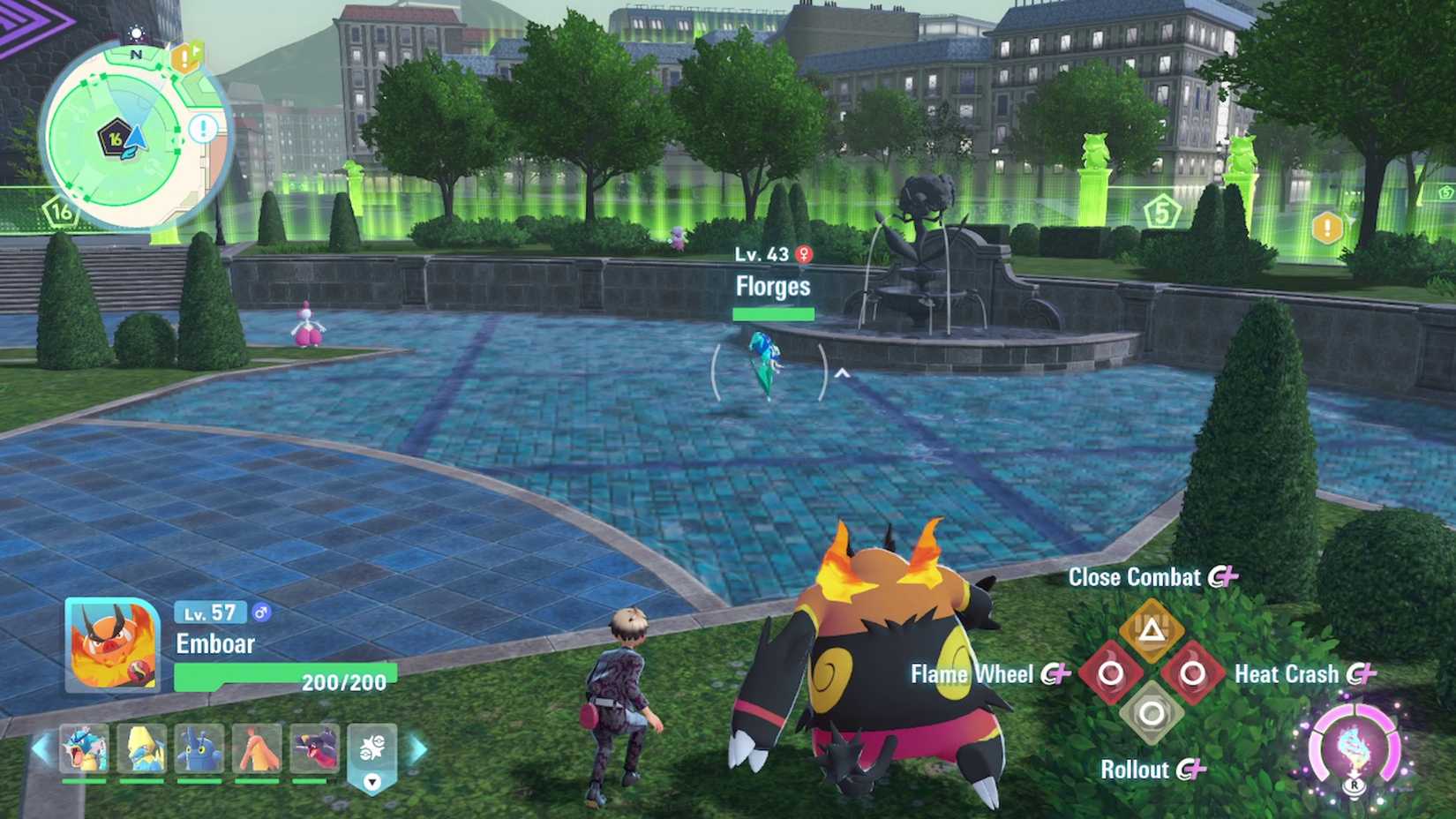Screen dimensions: 1456x819
Task: Click the Heracross party icon
Action: pyautogui.click(x=199, y=748)
